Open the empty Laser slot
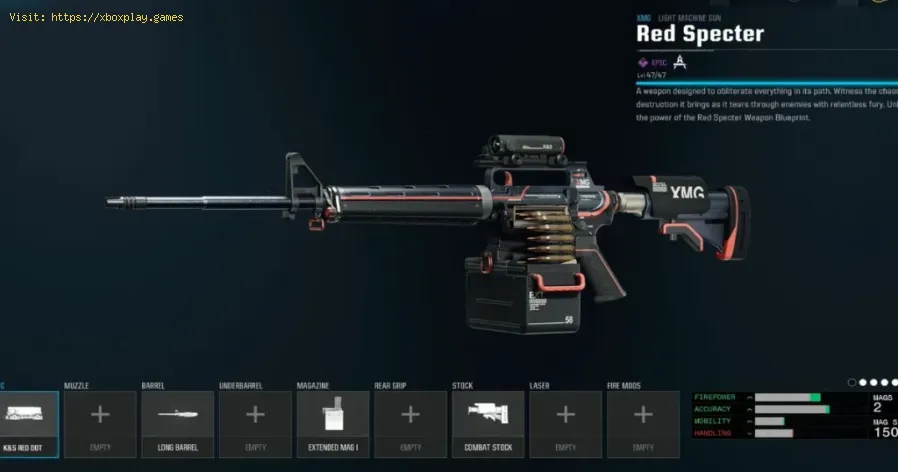The height and width of the screenshot is (472, 898). [x=565, y=424]
